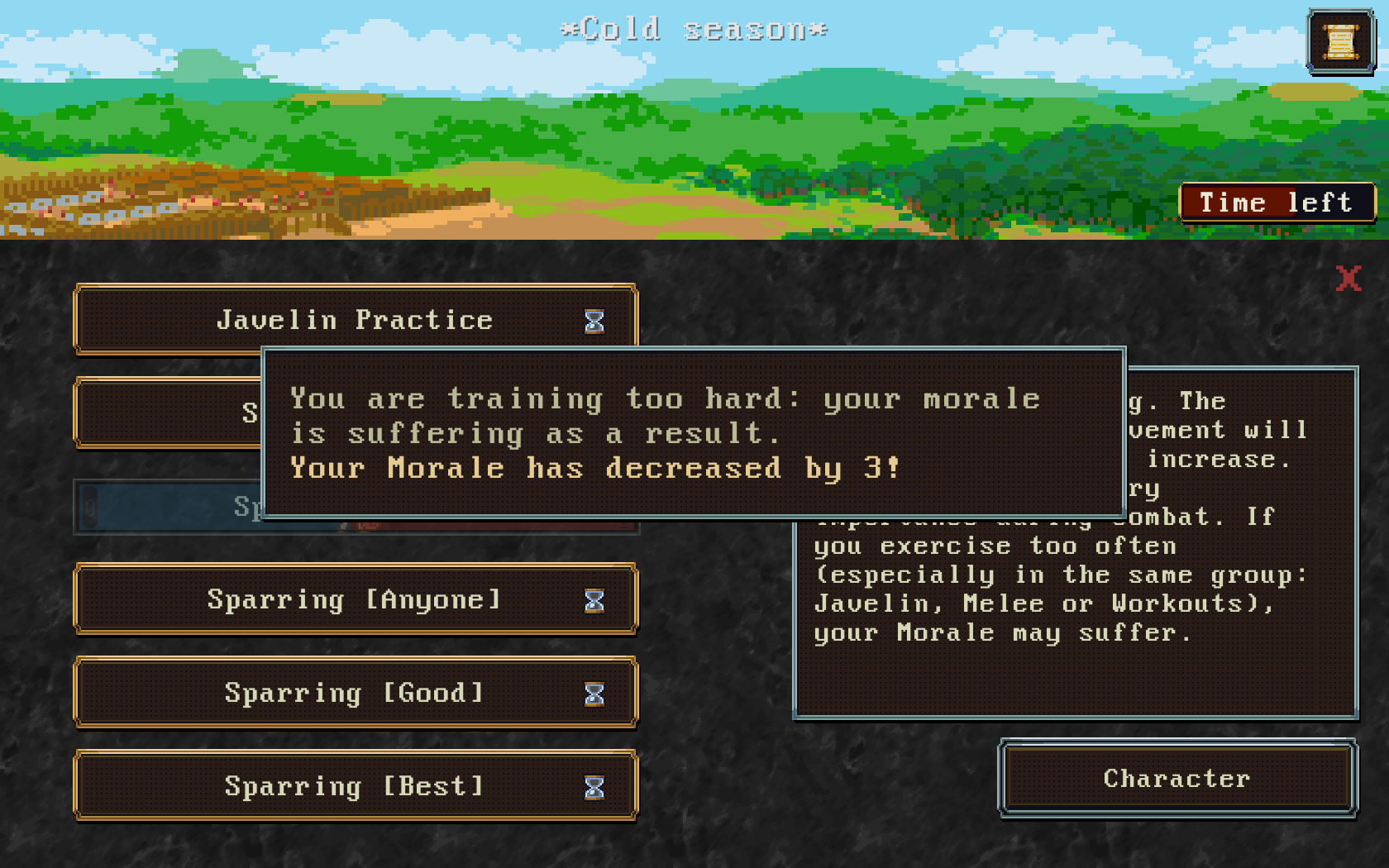Show the Time left info
Image resolution: width=1389 pixels, height=868 pixels.
[1277, 203]
